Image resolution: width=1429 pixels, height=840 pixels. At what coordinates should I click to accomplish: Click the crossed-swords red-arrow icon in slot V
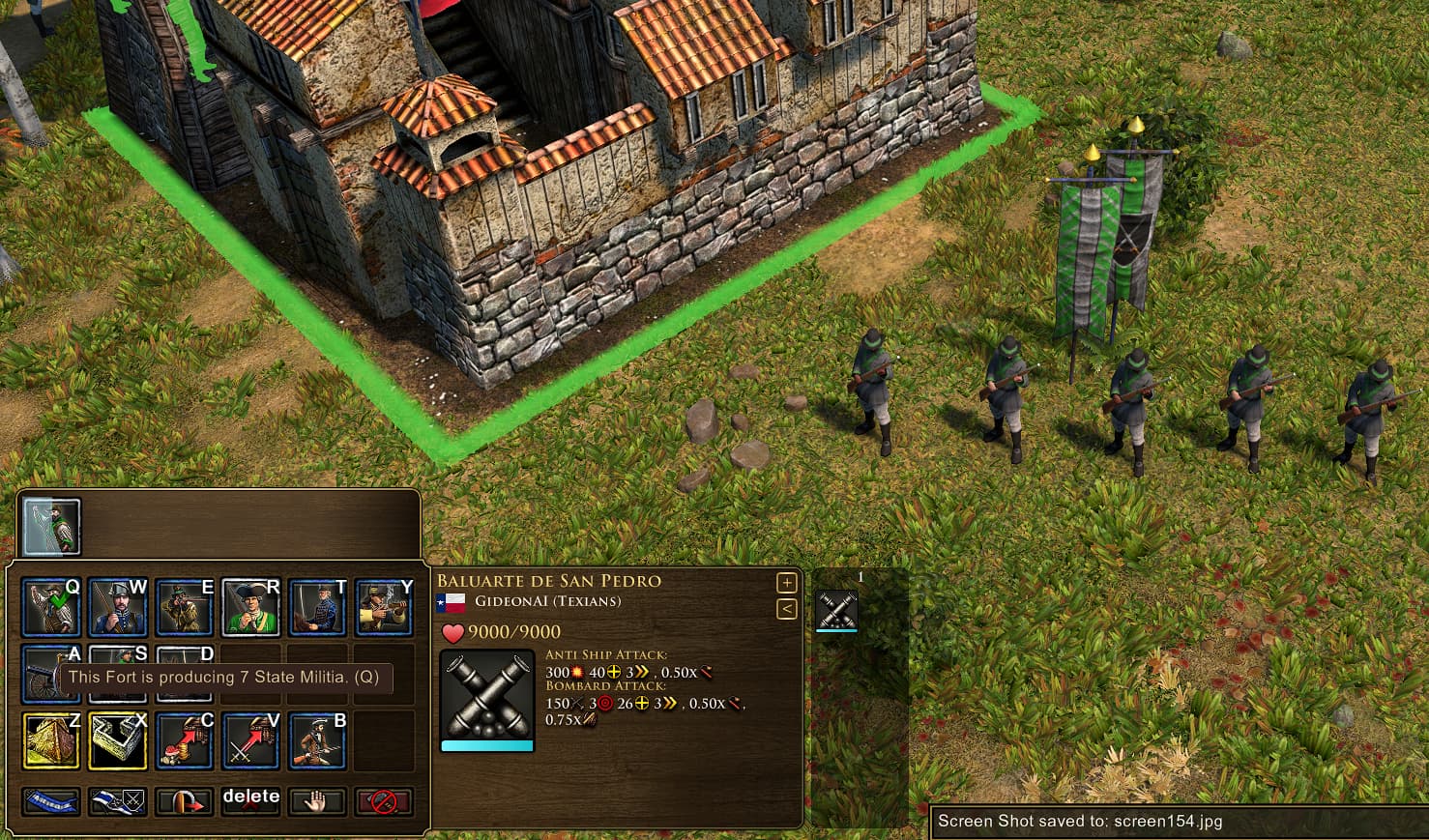coord(250,740)
